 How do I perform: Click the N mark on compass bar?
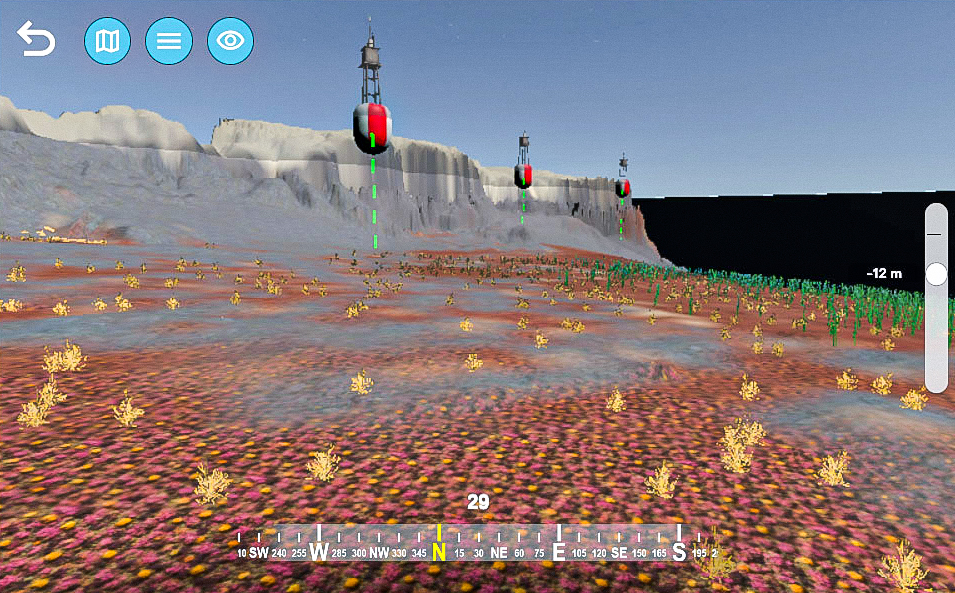(x=438, y=551)
